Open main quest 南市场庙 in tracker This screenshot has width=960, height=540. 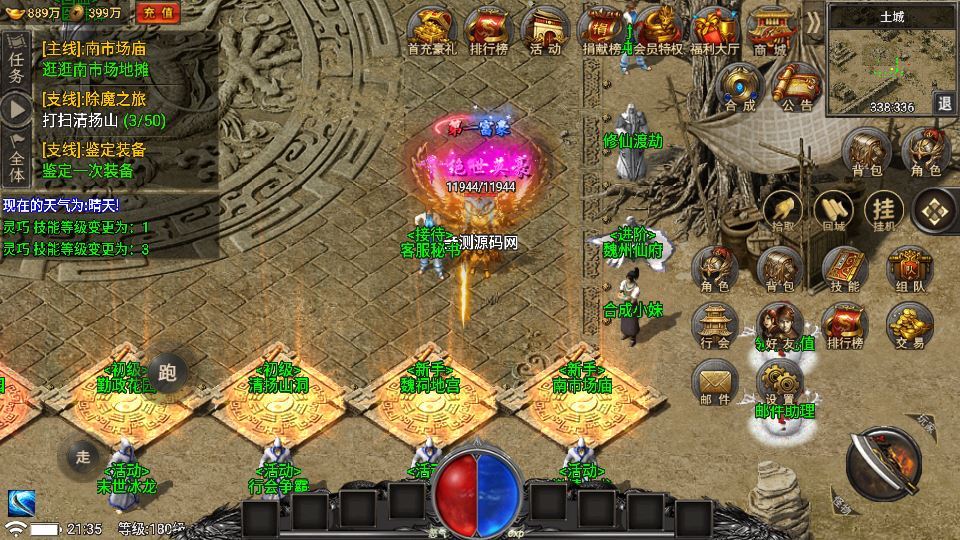click(95, 46)
